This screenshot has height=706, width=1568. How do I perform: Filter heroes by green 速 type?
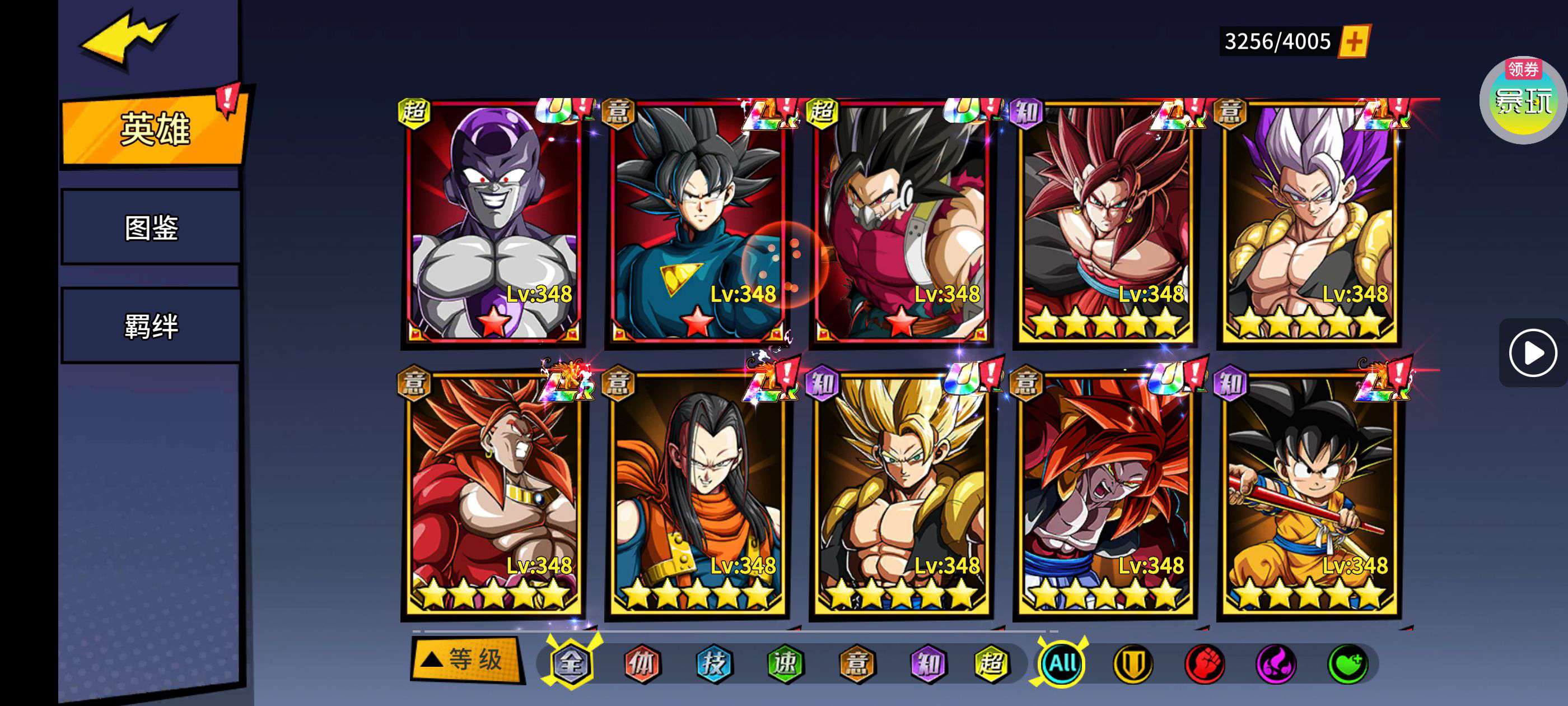[785, 663]
